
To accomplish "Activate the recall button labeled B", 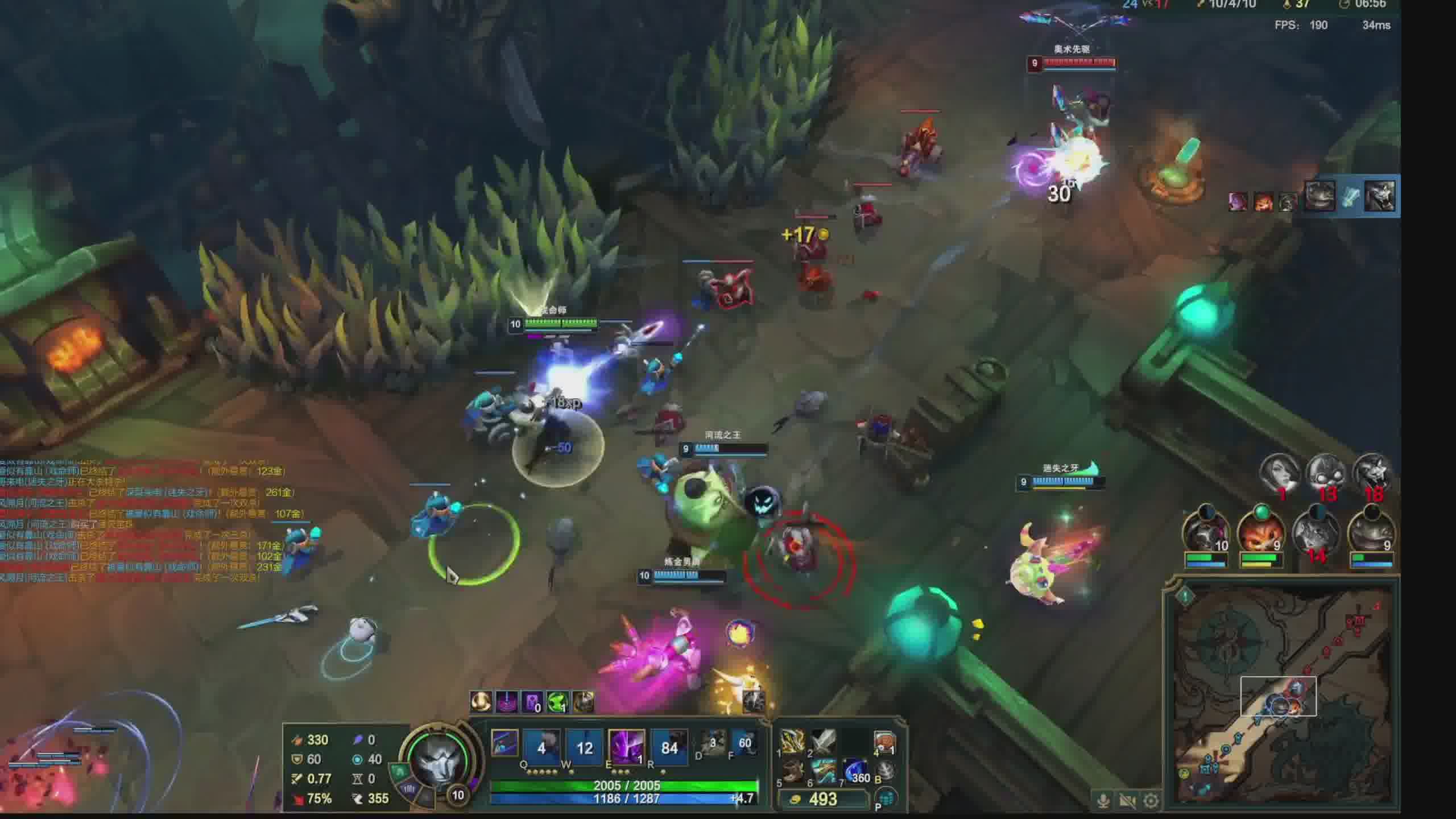I will [885, 772].
